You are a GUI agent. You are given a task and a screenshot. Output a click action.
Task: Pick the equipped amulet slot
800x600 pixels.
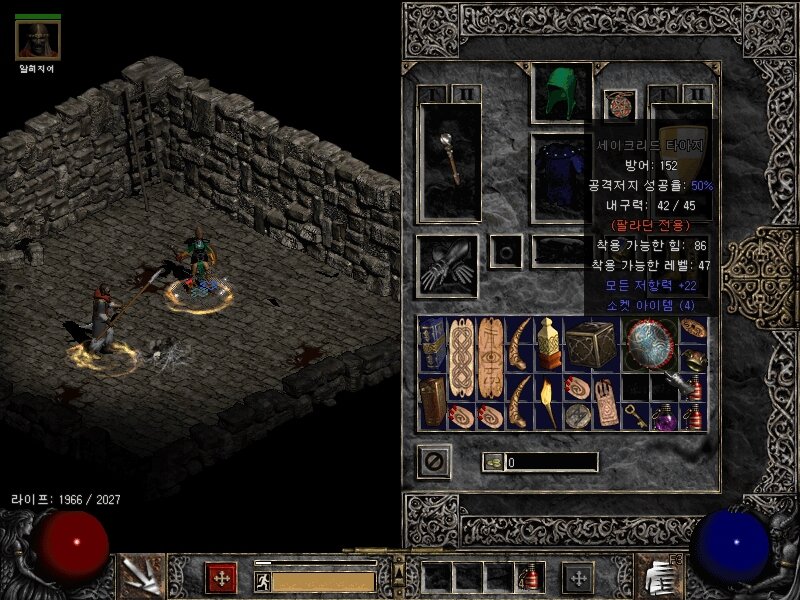tap(620, 106)
